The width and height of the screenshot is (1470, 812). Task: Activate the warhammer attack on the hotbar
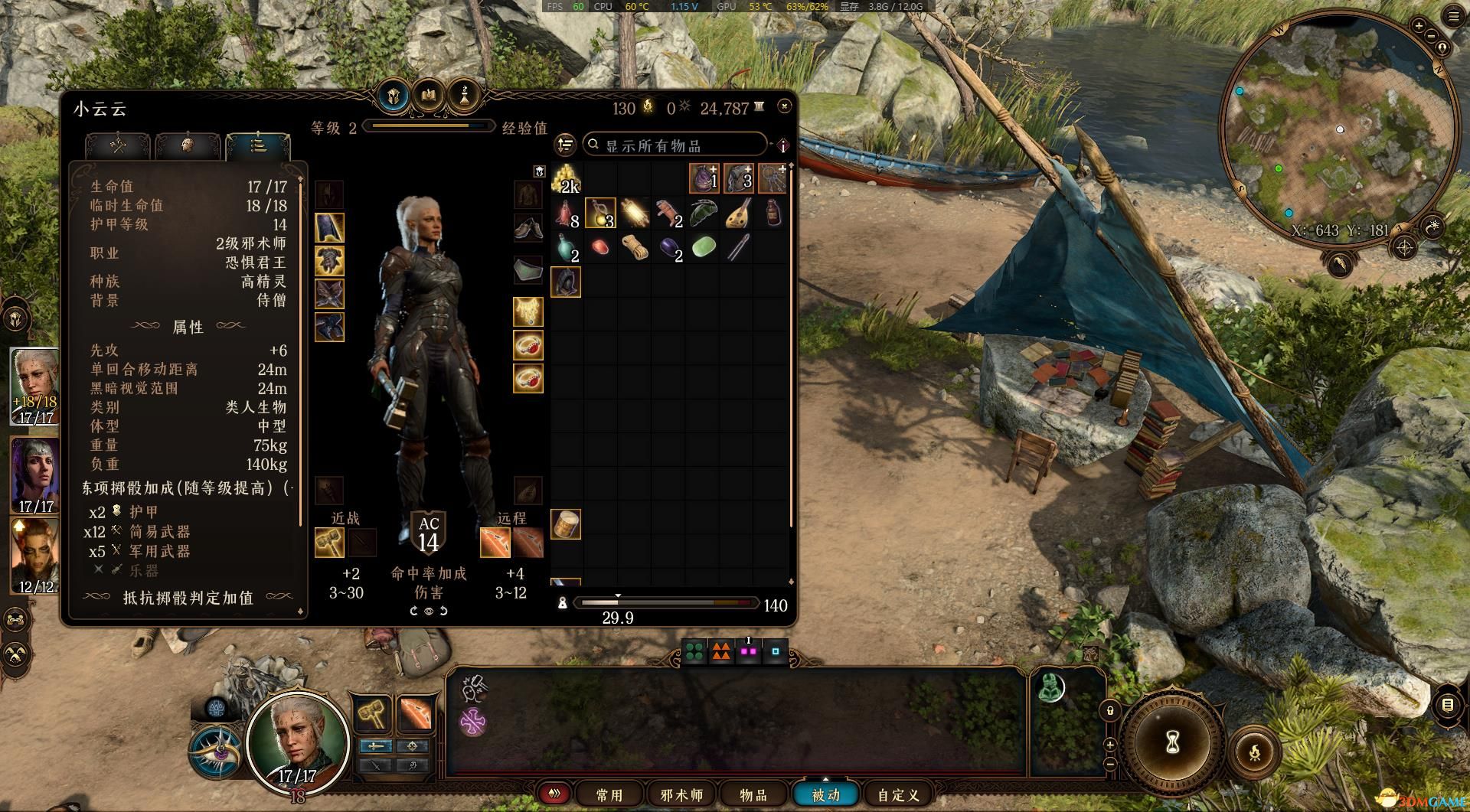pos(372,715)
